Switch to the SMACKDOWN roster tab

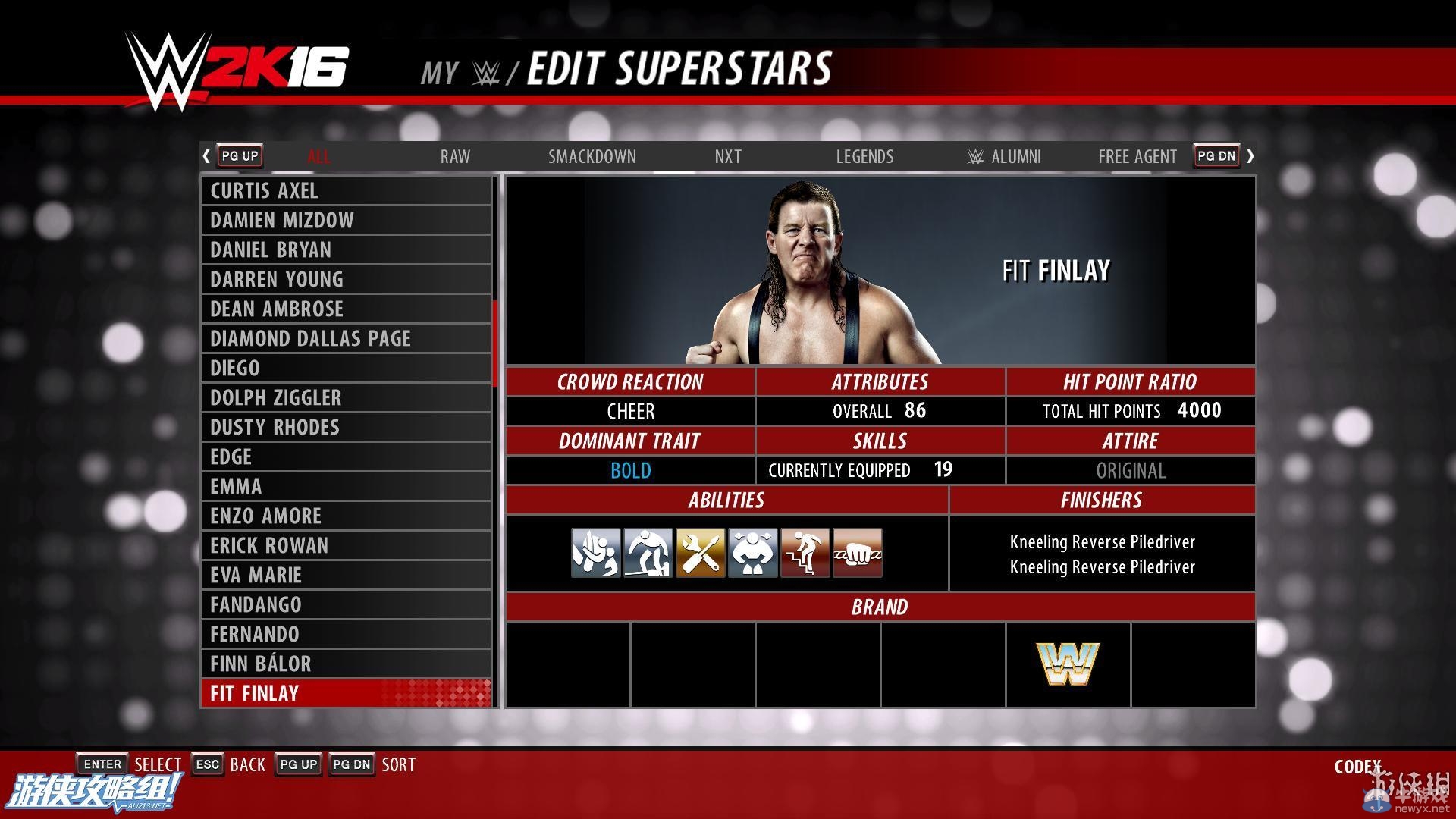coord(592,156)
